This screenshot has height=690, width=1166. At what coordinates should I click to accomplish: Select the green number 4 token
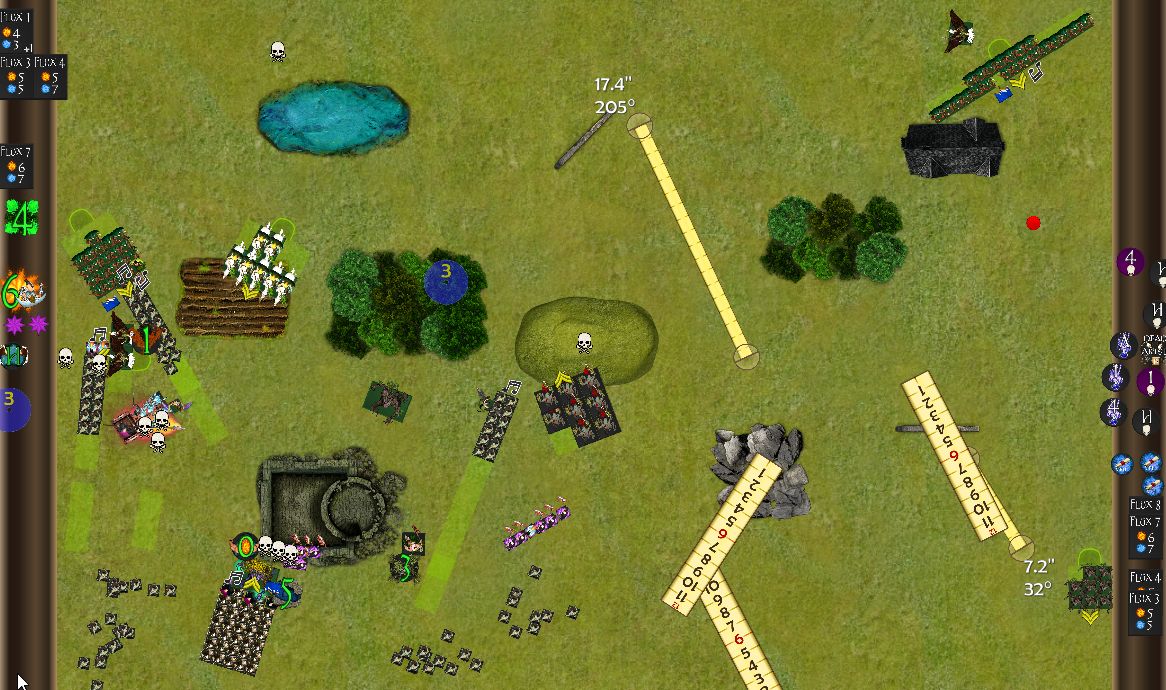tap(20, 217)
